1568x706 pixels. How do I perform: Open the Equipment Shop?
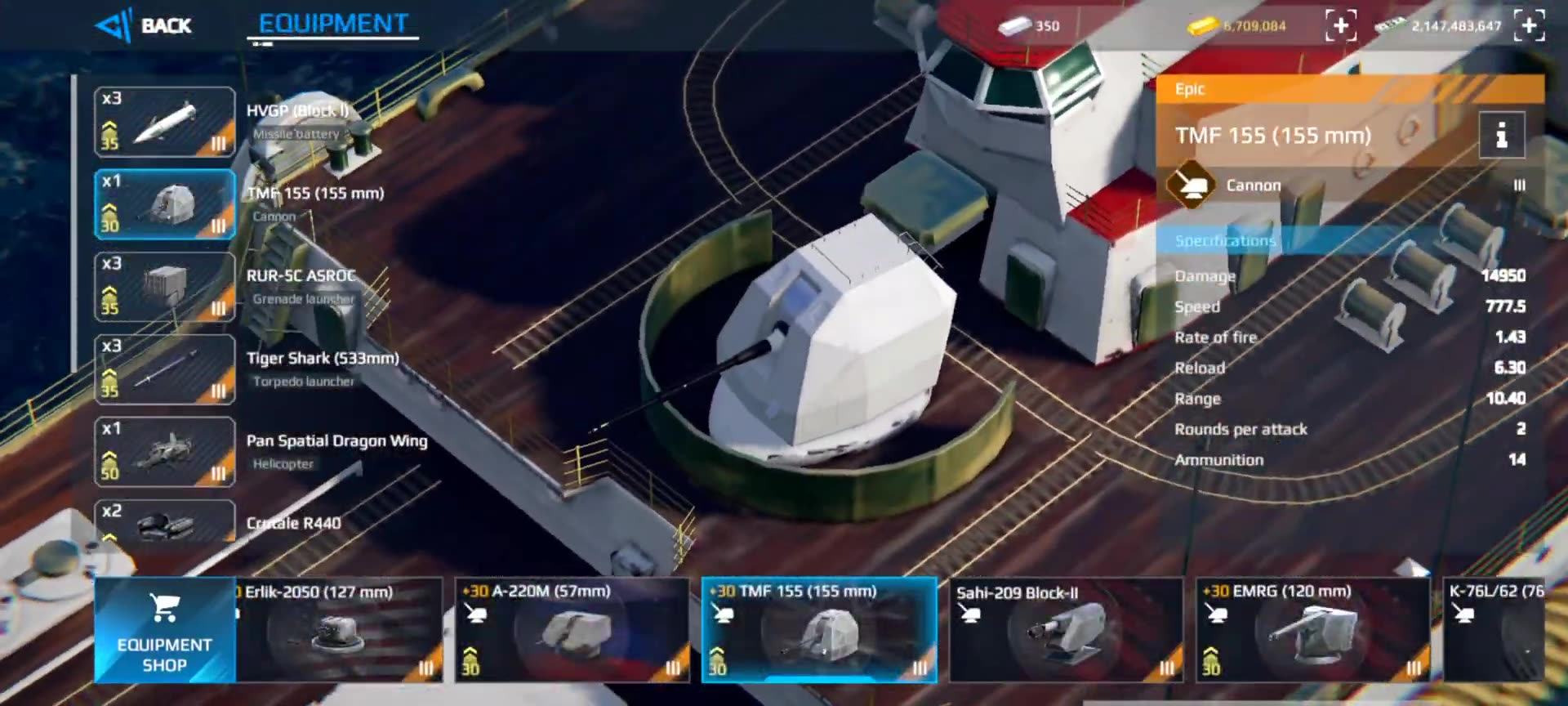164,630
